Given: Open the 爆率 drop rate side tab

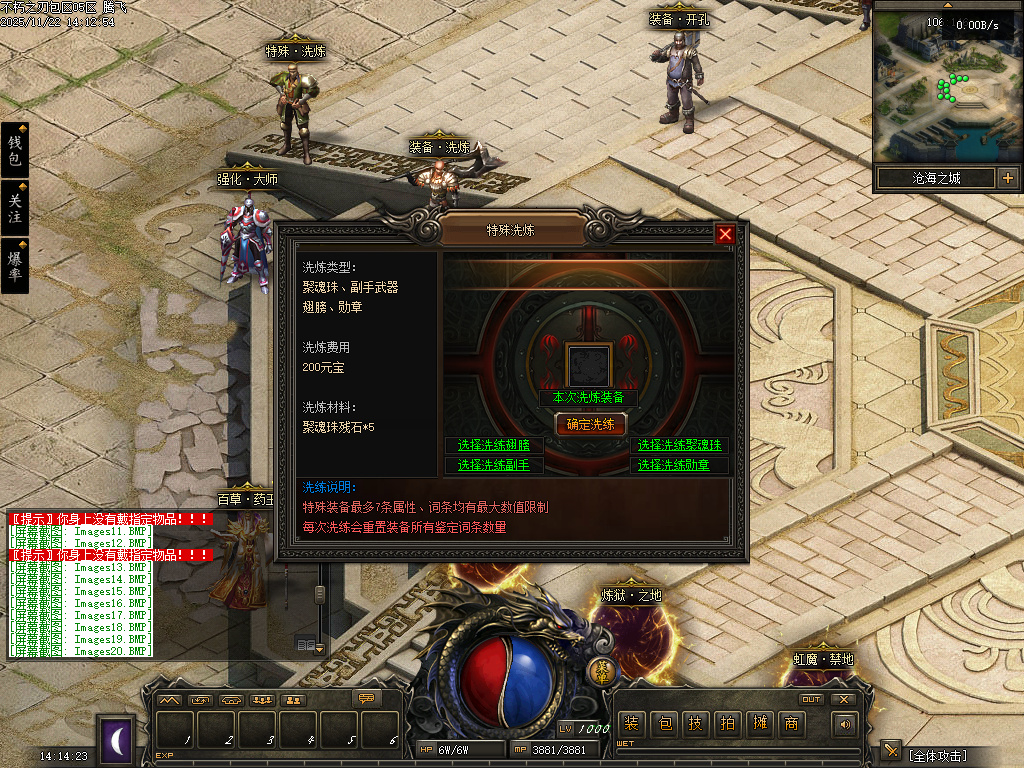Looking at the screenshot, I should [x=15, y=265].
